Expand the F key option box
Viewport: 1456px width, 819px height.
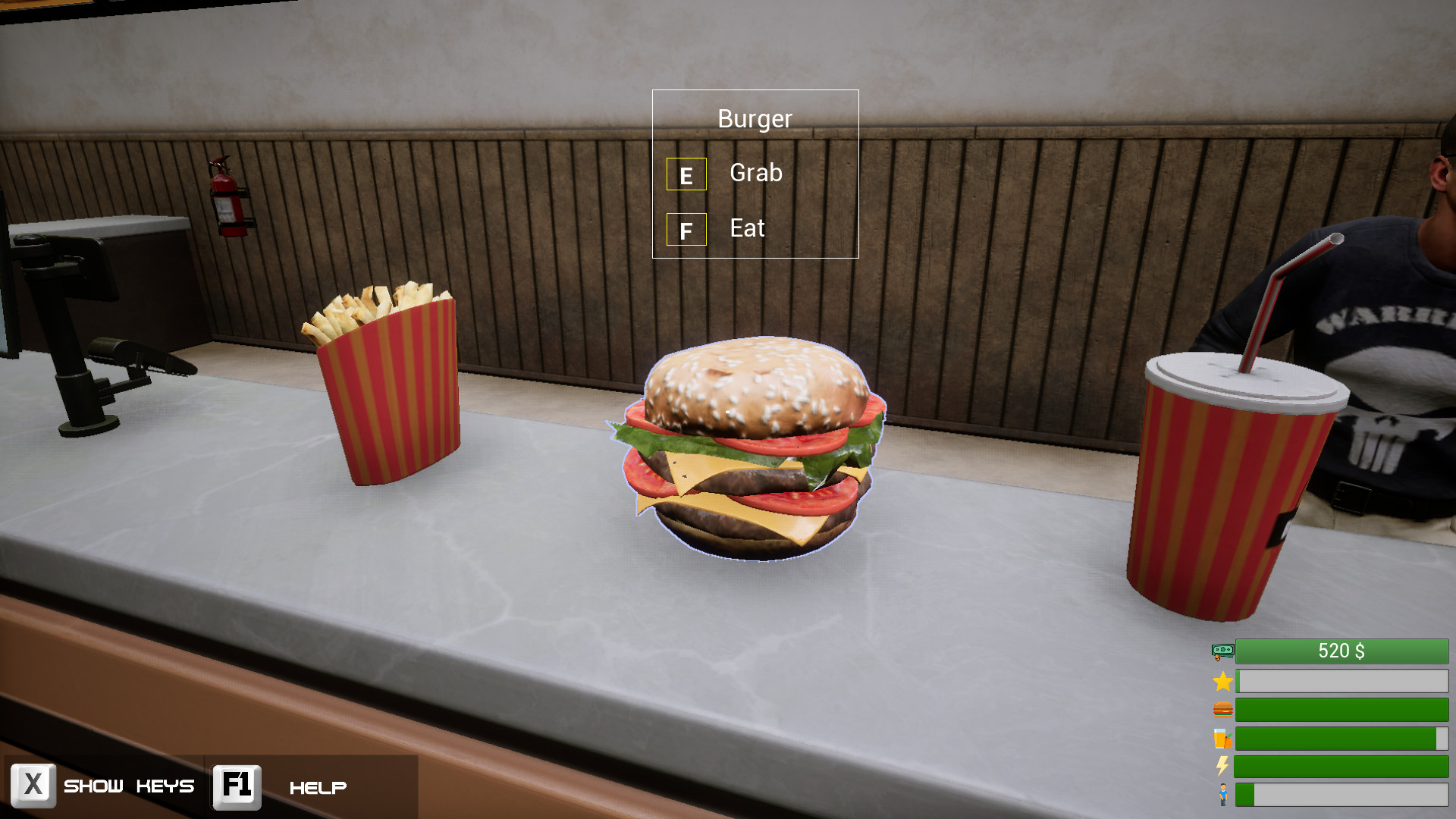pyautogui.click(x=686, y=229)
